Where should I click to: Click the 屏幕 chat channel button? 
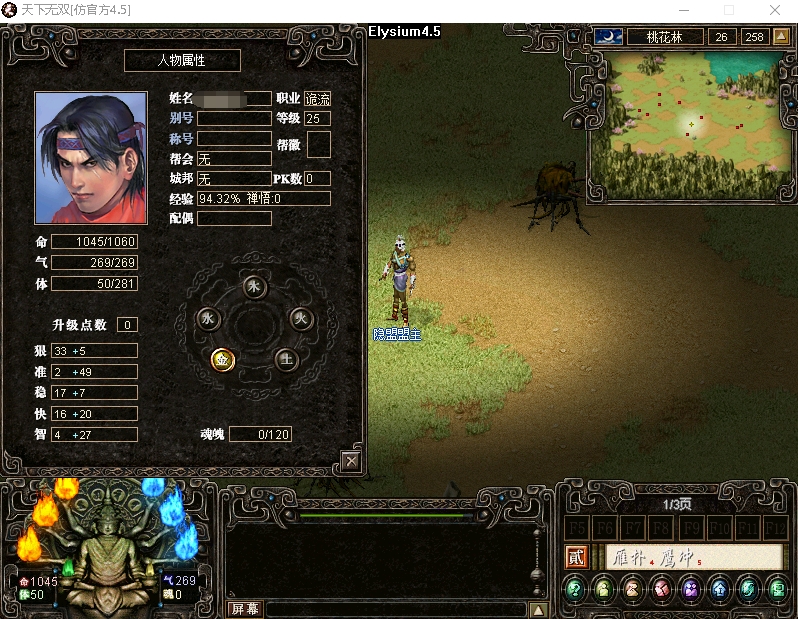click(x=244, y=608)
